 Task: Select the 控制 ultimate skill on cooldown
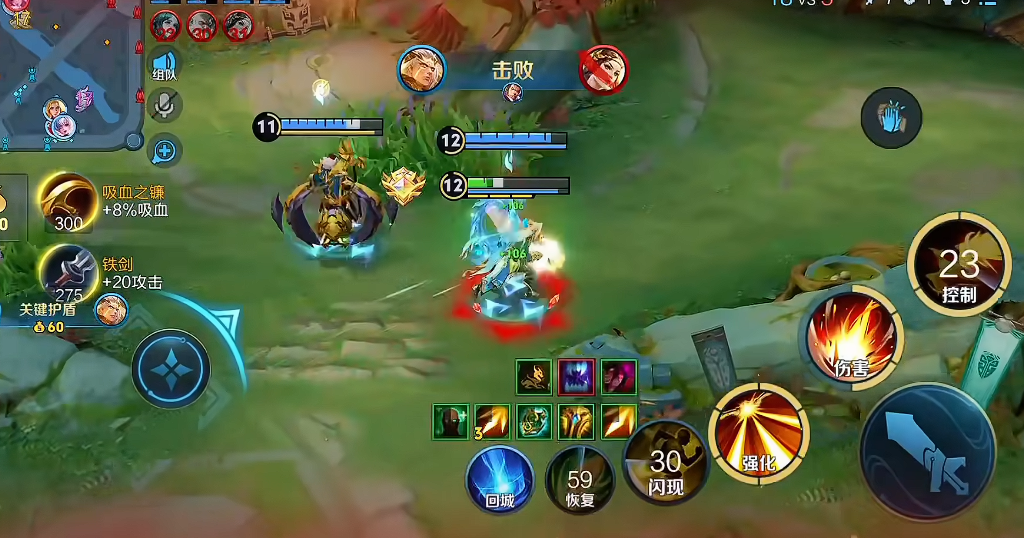[959, 265]
